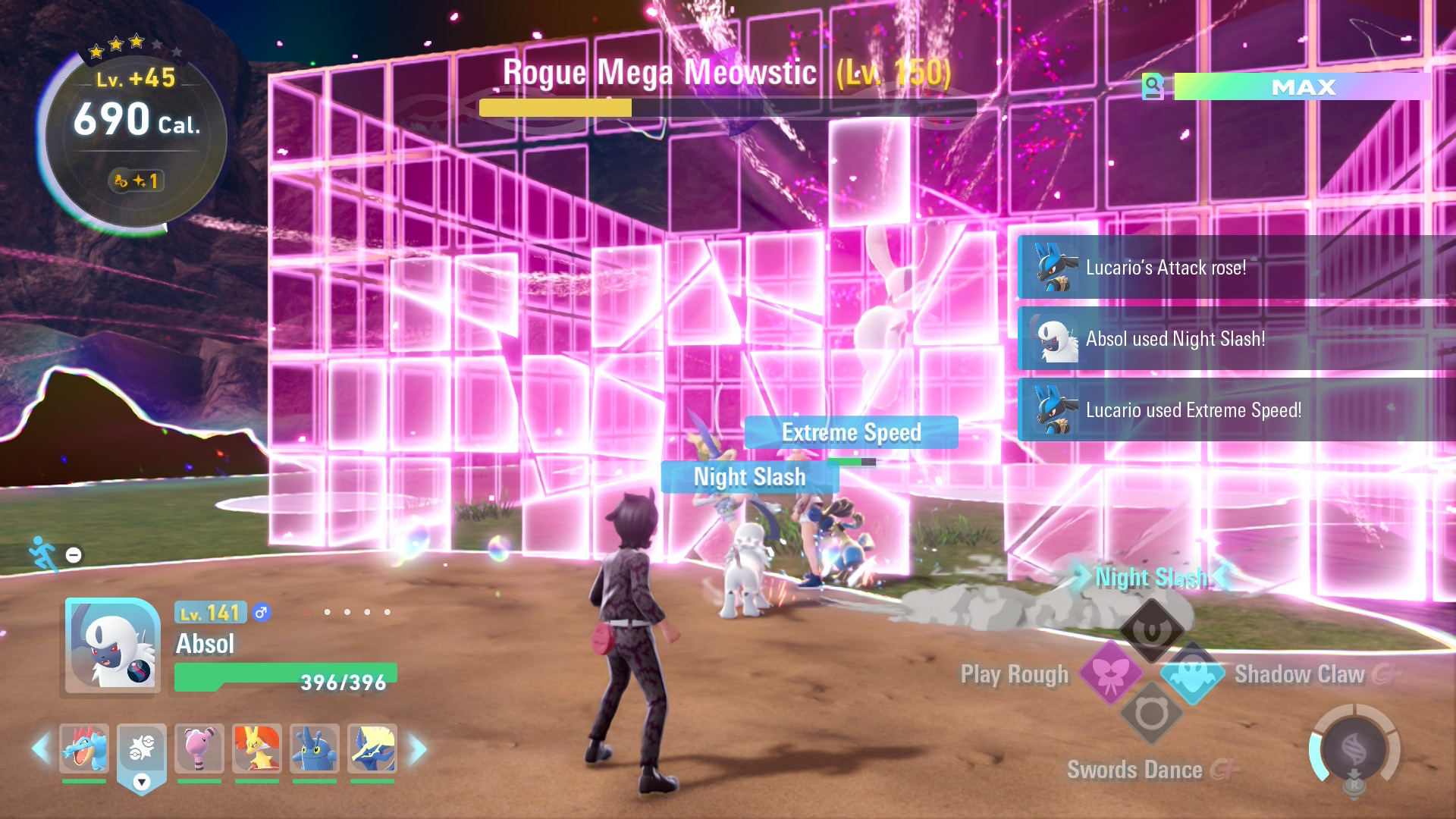Click the left party scroll arrow
The height and width of the screenshot is (819, 1456).
coord(40,748)
